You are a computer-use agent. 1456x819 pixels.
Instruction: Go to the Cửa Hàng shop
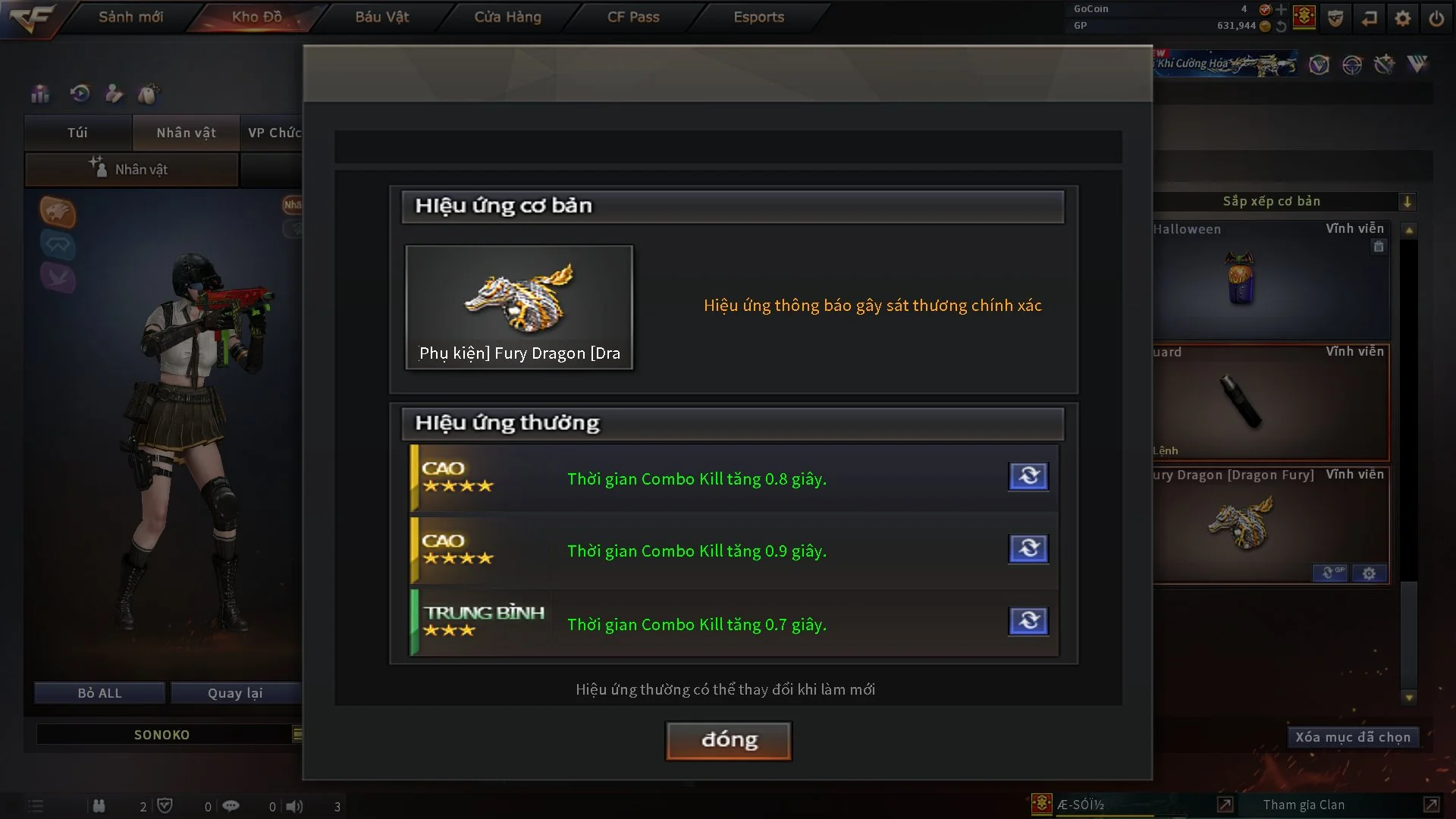pos(507,17)
